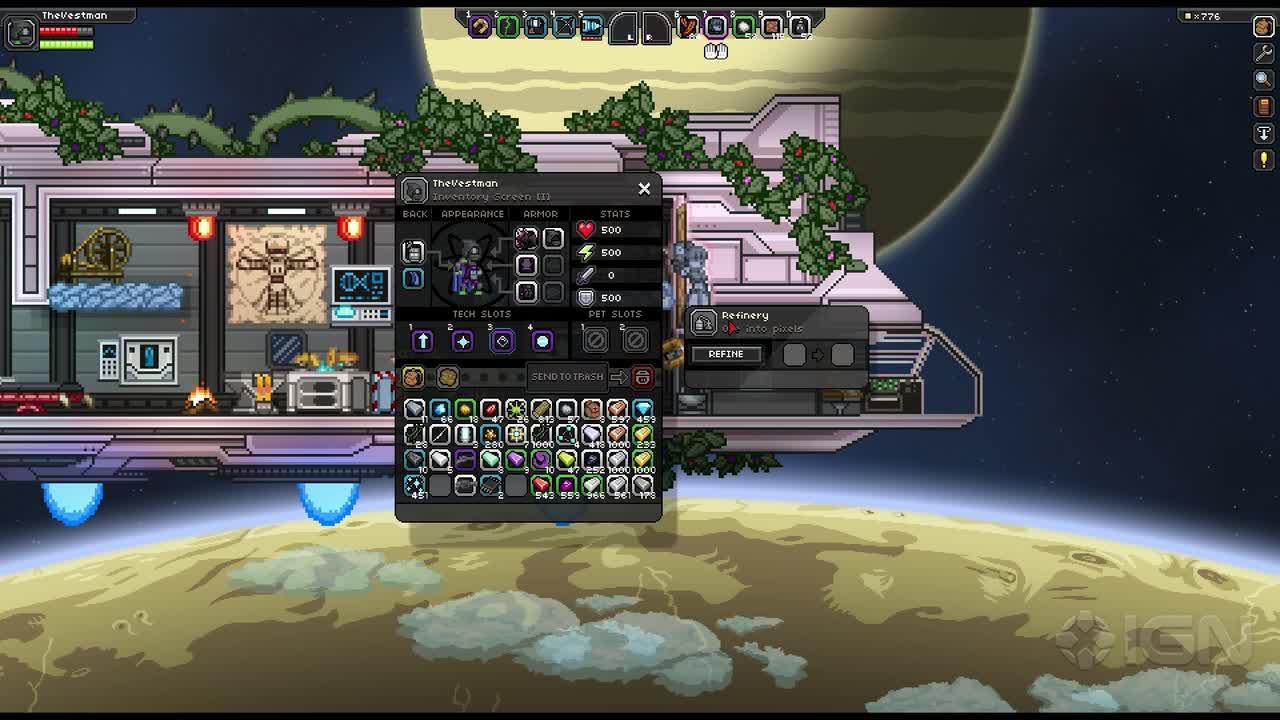Click TheVestman player portrait
The width and height of the screenshot is (1280, 720).
tap(21, 32)
